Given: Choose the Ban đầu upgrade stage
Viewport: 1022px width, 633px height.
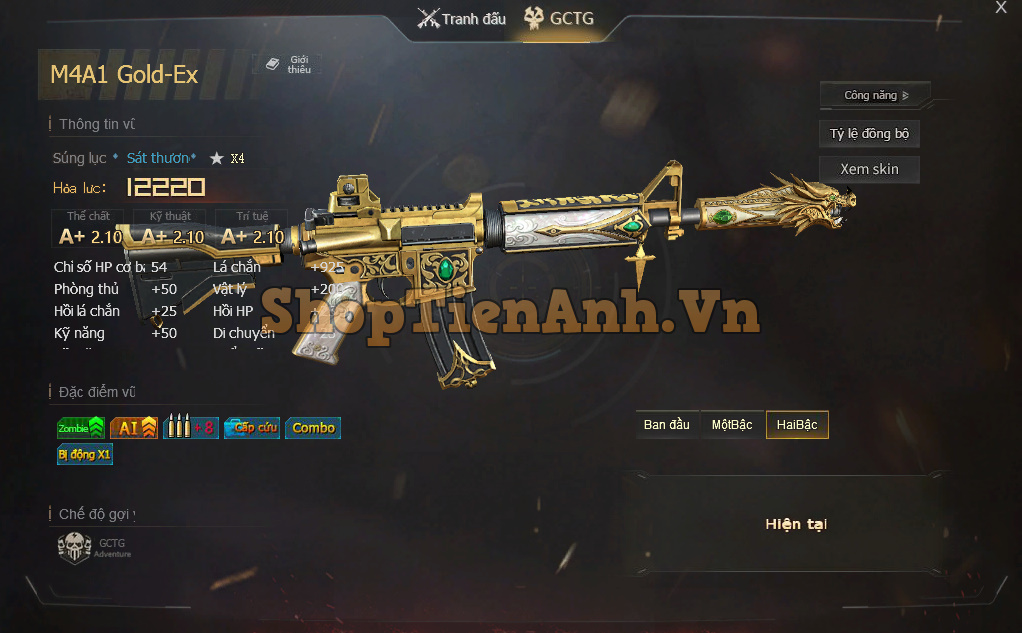Looking at the screenshot, I should (667, 425).
